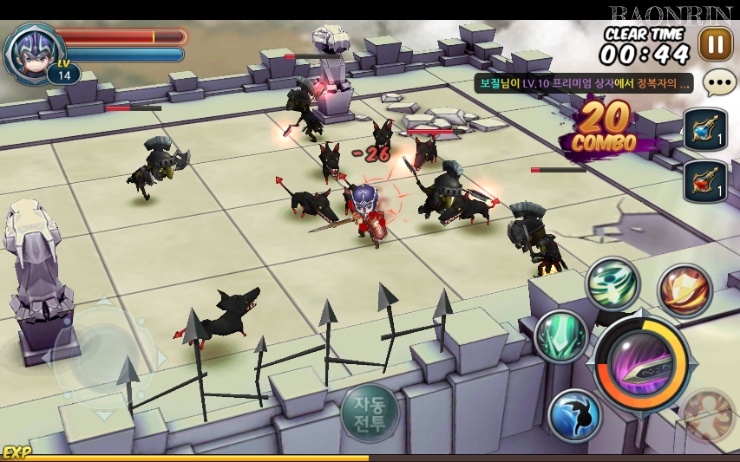The width and height of the screenshot is (740, 462).
Task: Tap the scrolling system announcement banner
Action: [584, 84]
